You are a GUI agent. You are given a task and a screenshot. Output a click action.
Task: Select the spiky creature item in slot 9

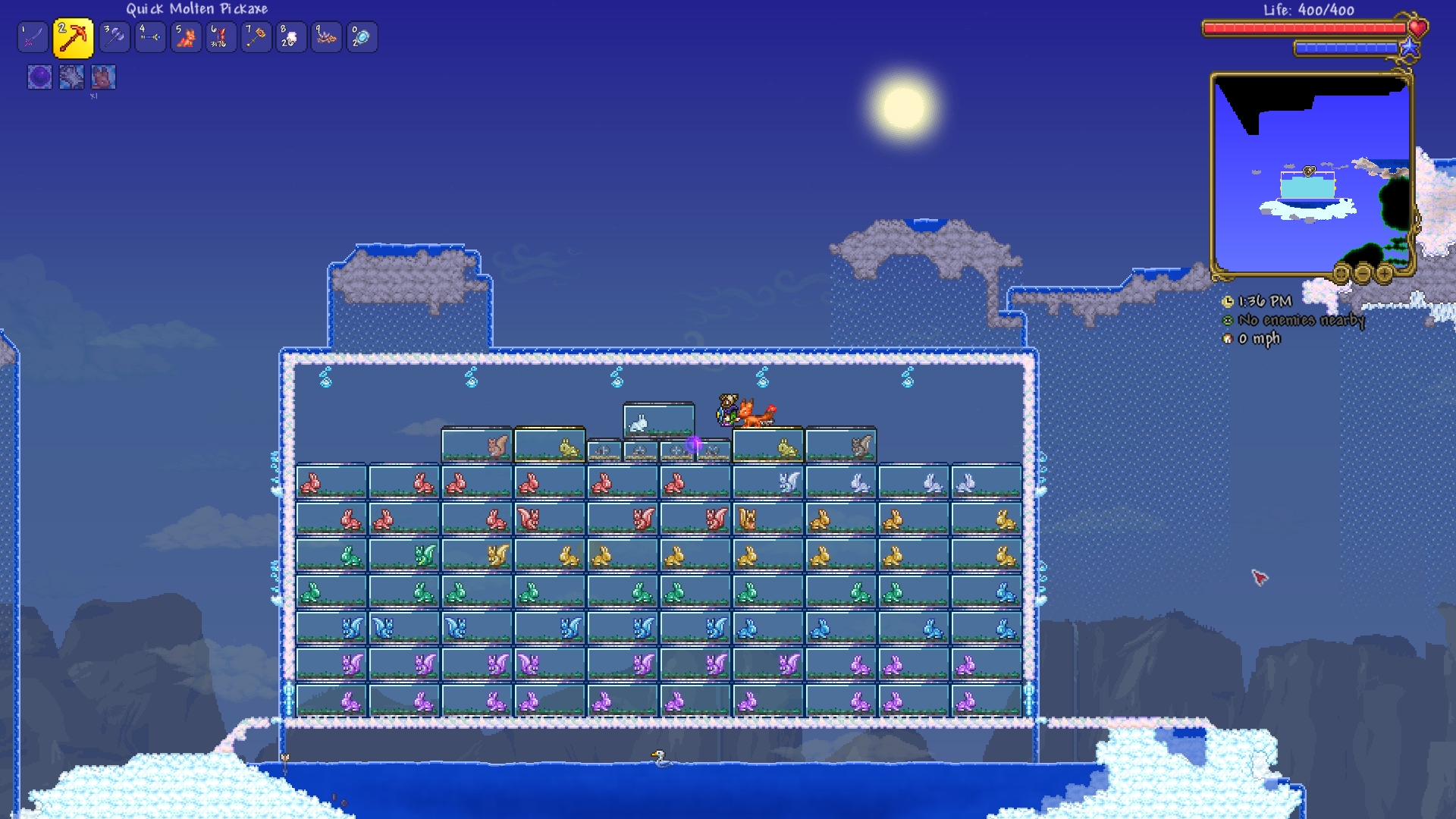tap(327, 37)
